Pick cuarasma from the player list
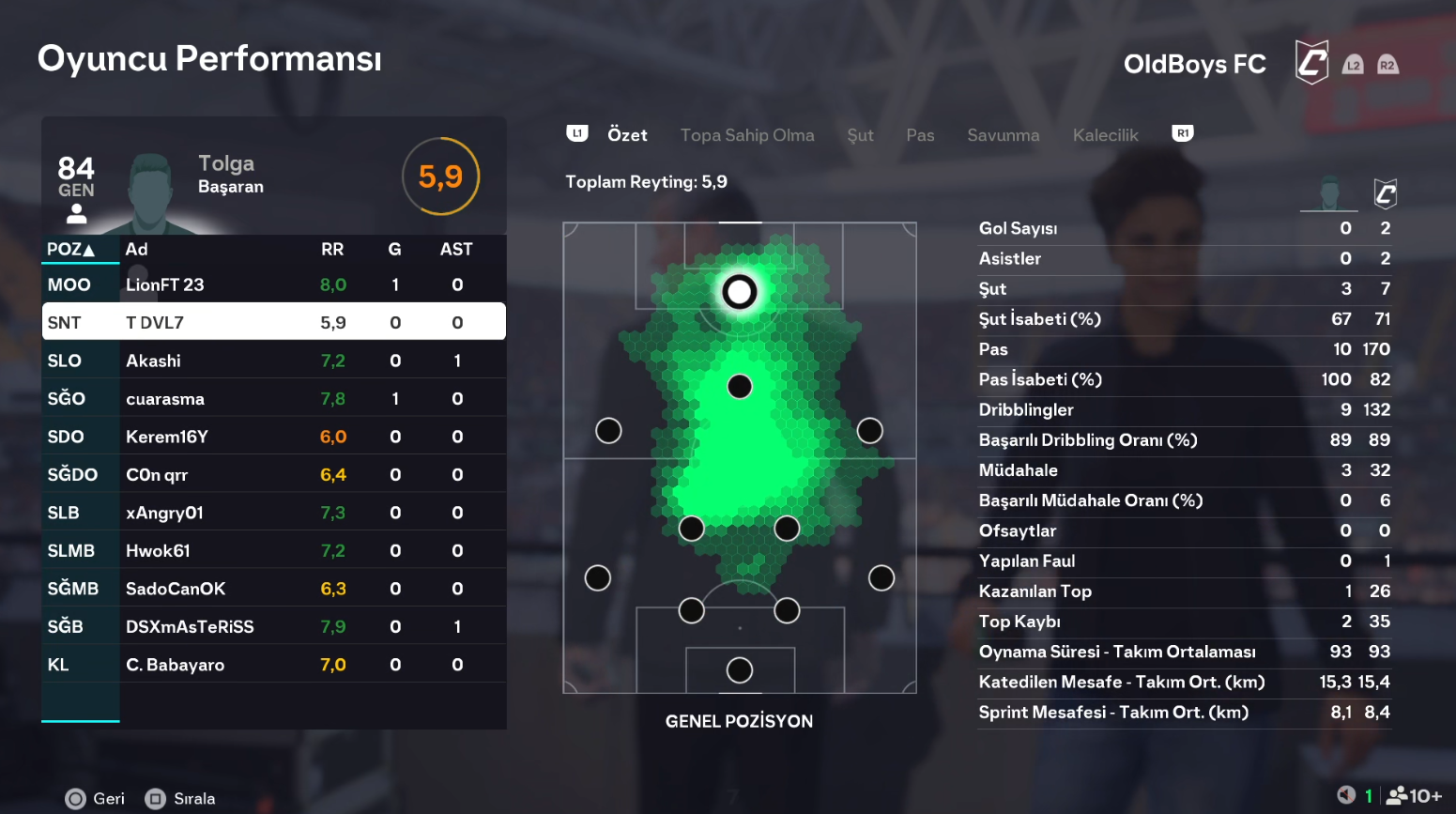Viewport: 1456px width, 814px height. pos(273,398)
